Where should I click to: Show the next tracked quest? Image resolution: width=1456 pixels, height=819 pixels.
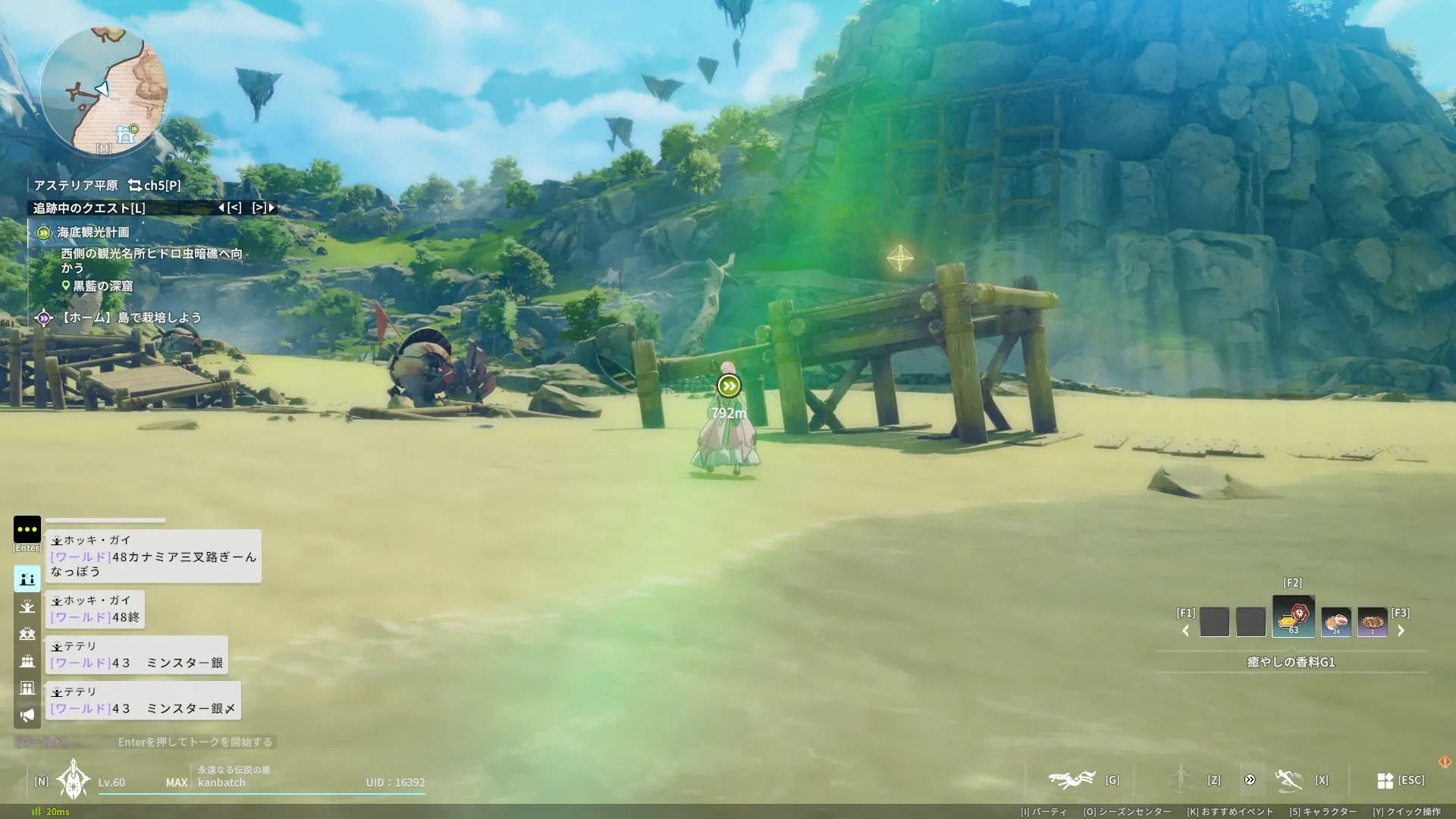[x=264, y=208]
